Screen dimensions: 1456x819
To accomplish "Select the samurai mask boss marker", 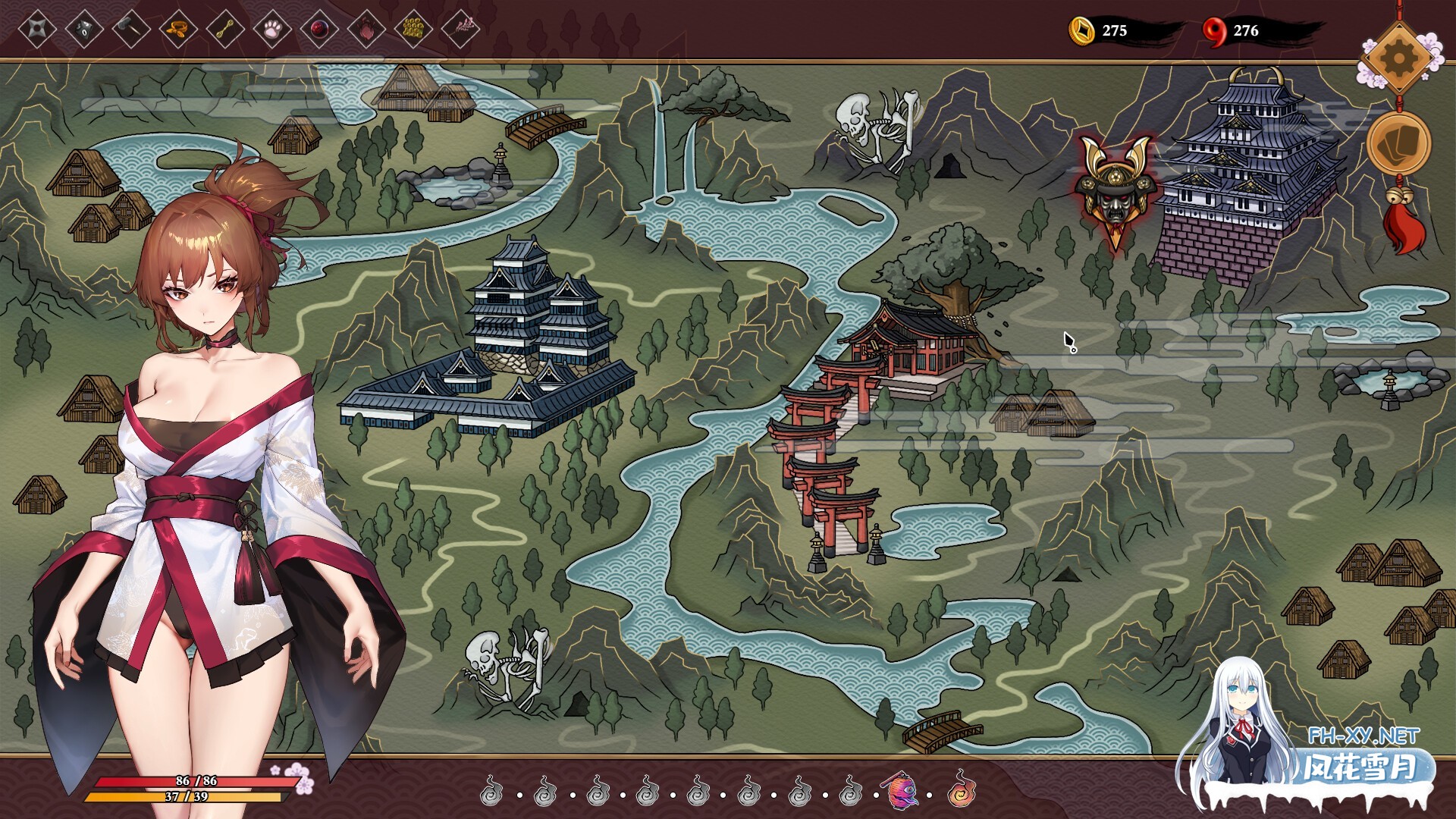I will coord(1114,190).
